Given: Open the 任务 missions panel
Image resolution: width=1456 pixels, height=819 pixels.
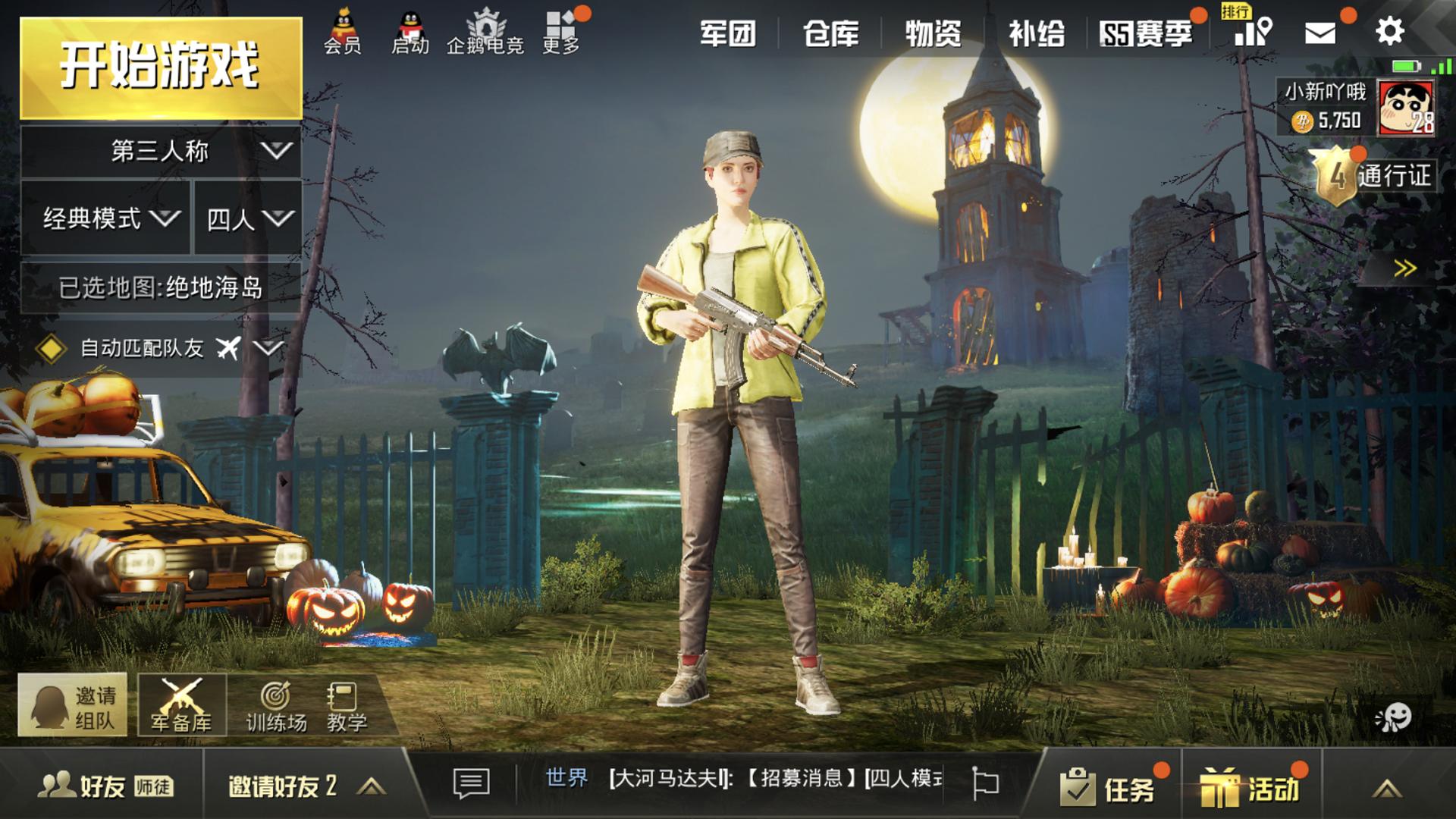Looking at the screenshot, I should (x=1108, y=788).
